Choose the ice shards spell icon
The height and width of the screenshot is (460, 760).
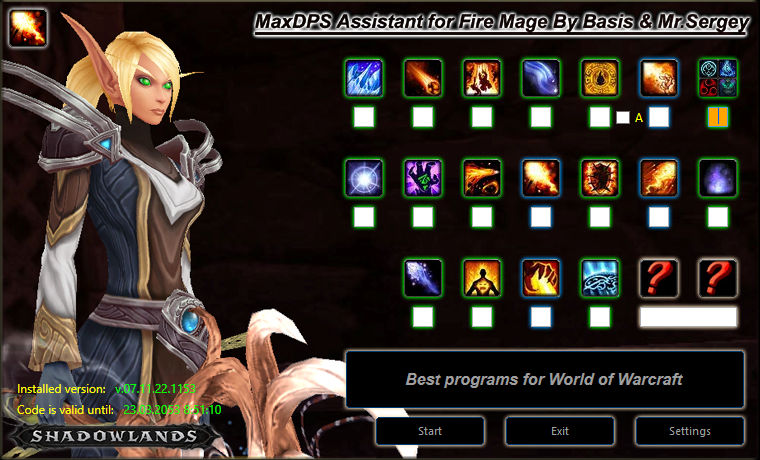pos(364,78)
